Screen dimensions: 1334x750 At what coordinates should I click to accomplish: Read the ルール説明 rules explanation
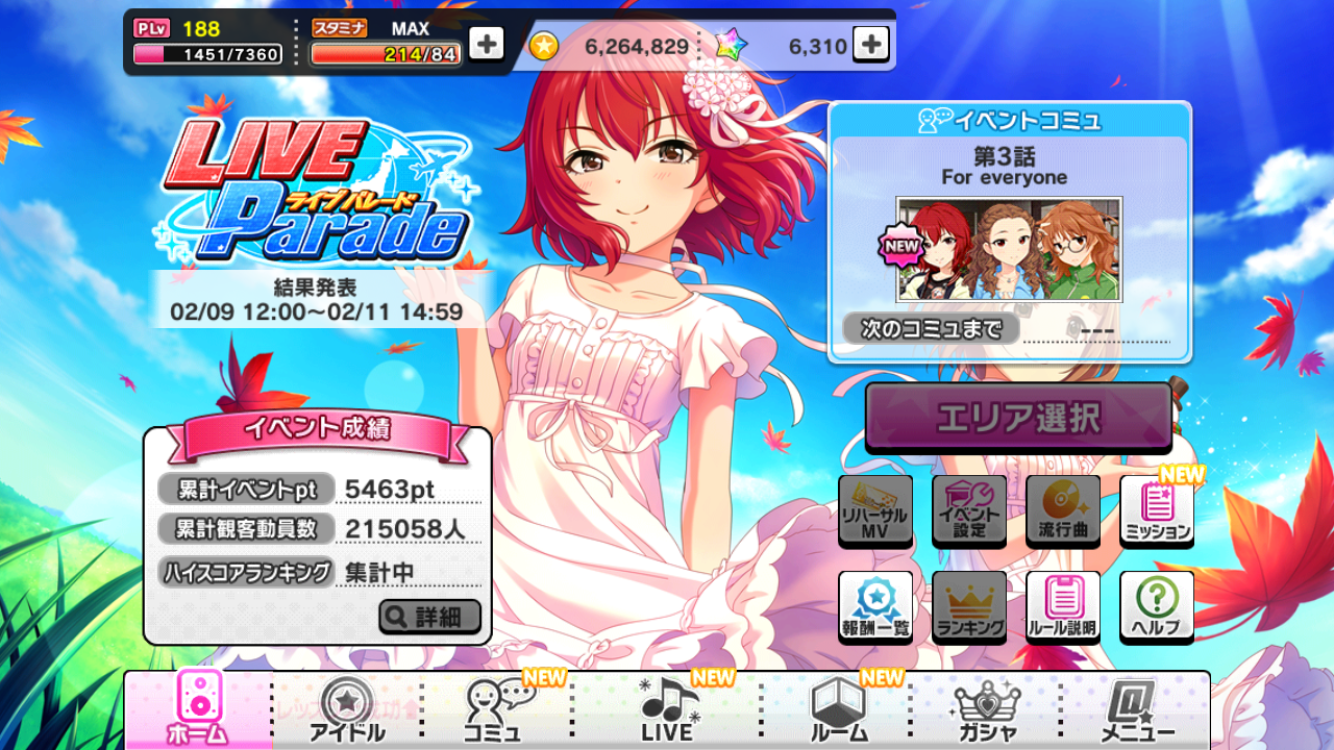coord(1063,607)
